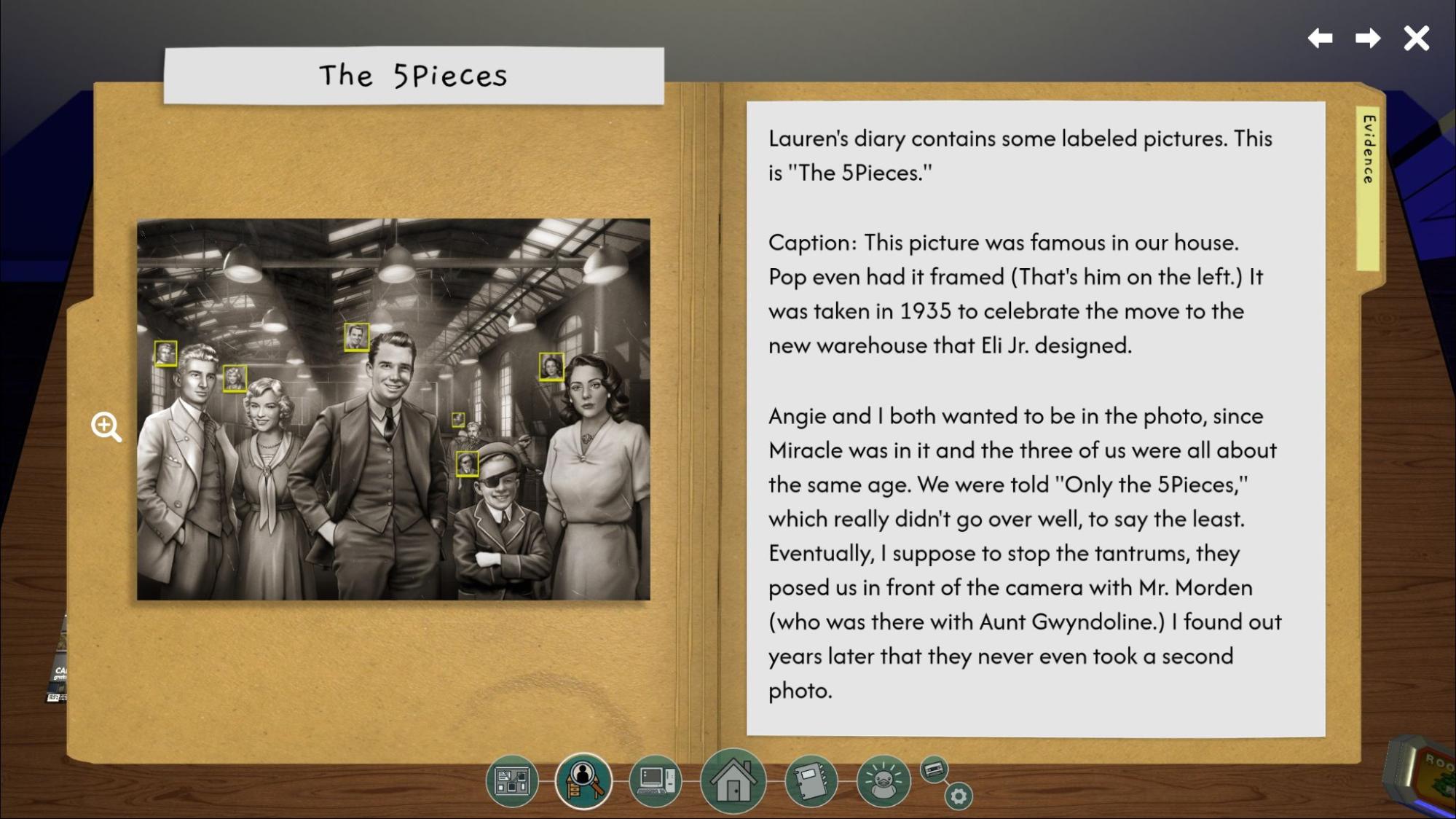Zoom in on the 5Pieces photo
The height and width of the screenshot is (819, 1456).
click(x=106, y=427)
